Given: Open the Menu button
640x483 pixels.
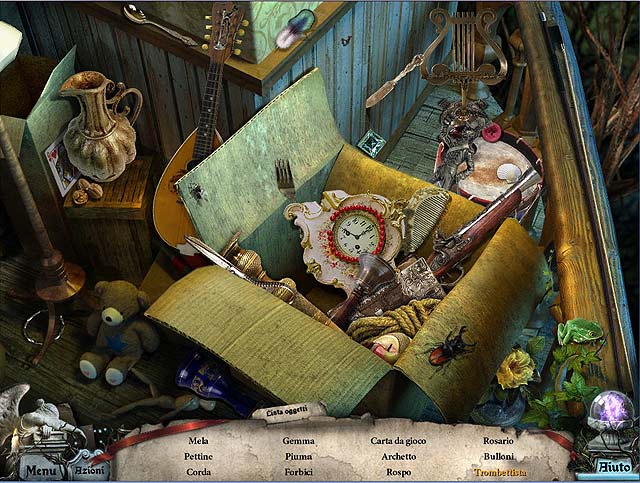Looking at the screenshot, I should 41,469.
